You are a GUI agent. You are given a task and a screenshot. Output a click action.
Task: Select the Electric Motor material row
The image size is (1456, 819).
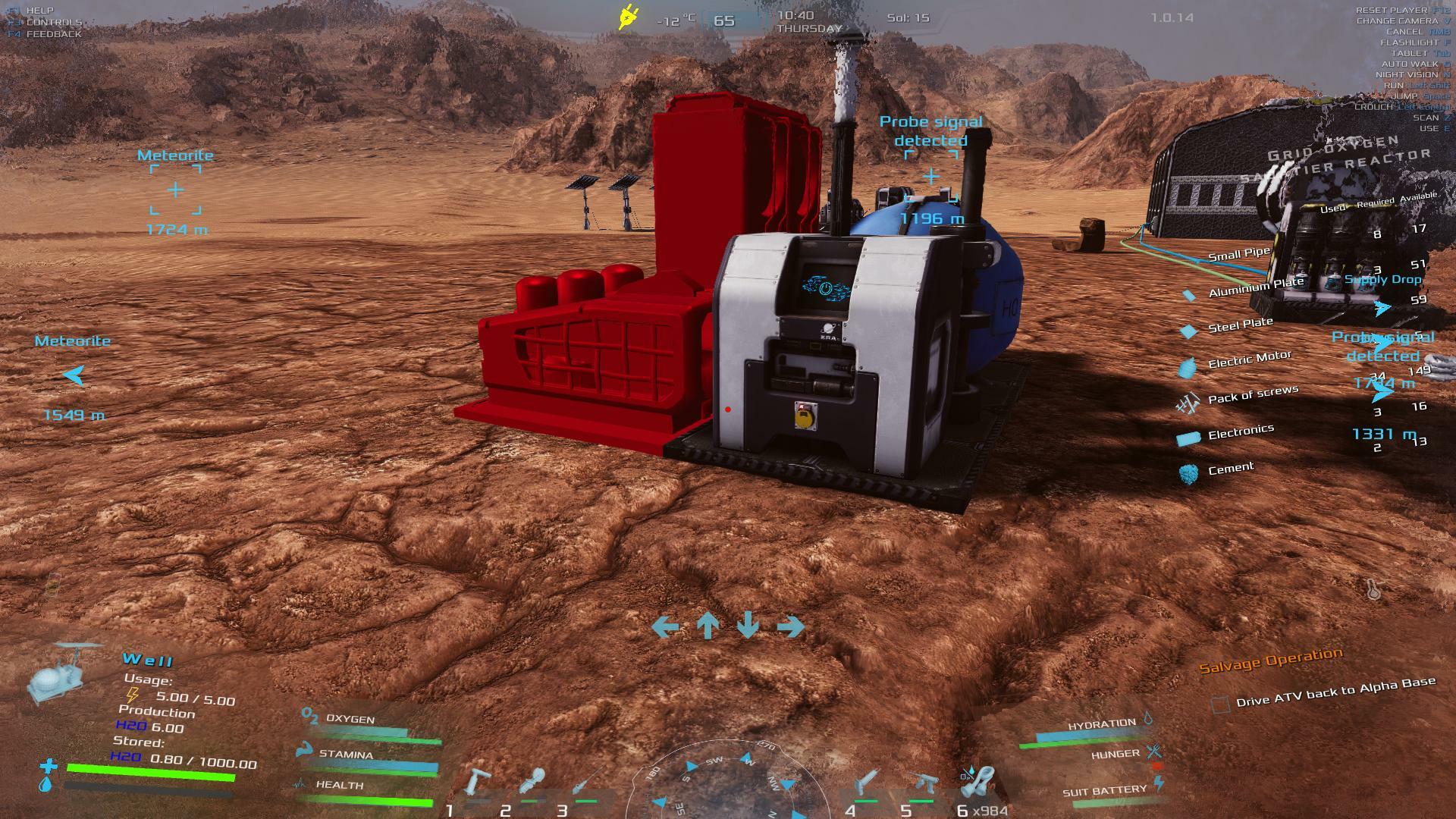(x=1249, y=359)
